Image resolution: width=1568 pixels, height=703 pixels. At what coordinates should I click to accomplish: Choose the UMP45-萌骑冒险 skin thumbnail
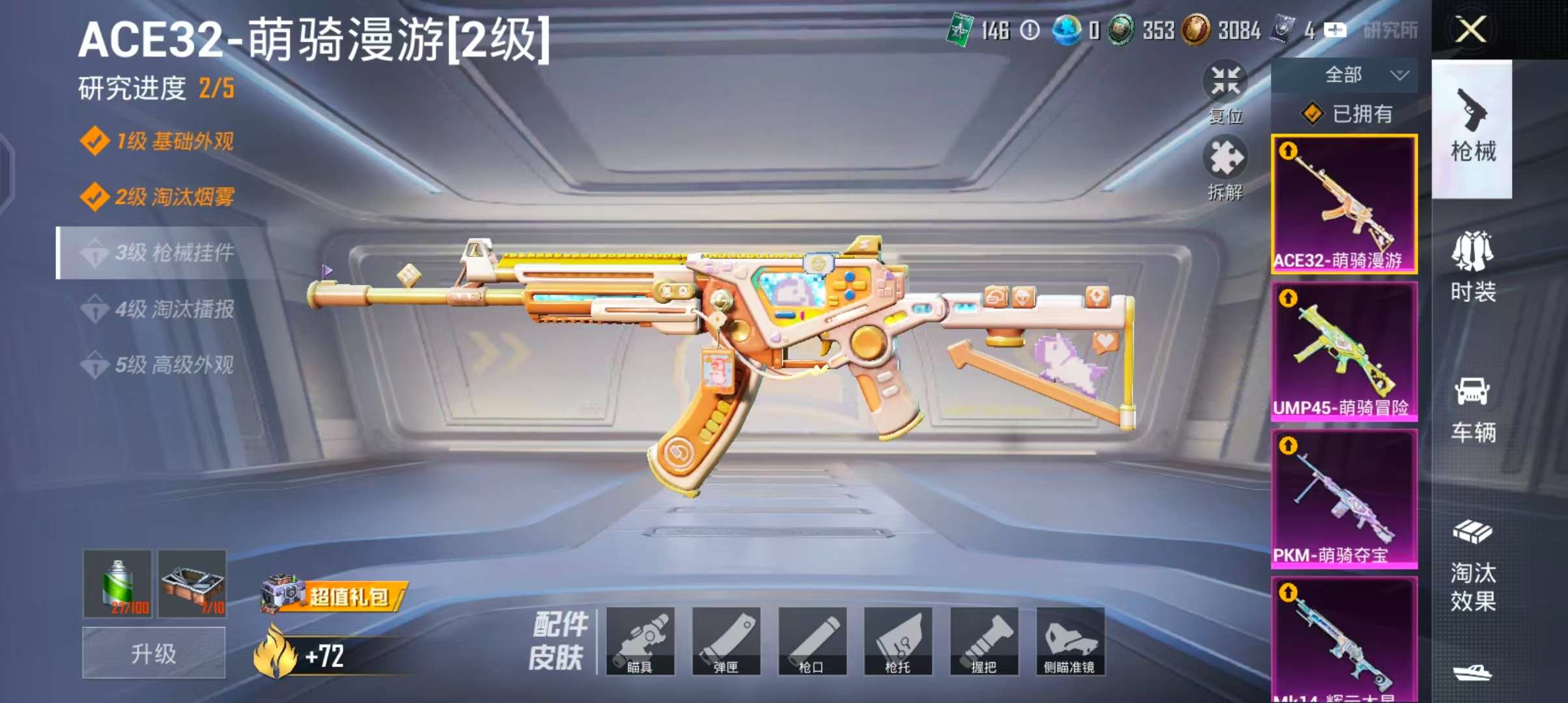tap(1344, 351)
